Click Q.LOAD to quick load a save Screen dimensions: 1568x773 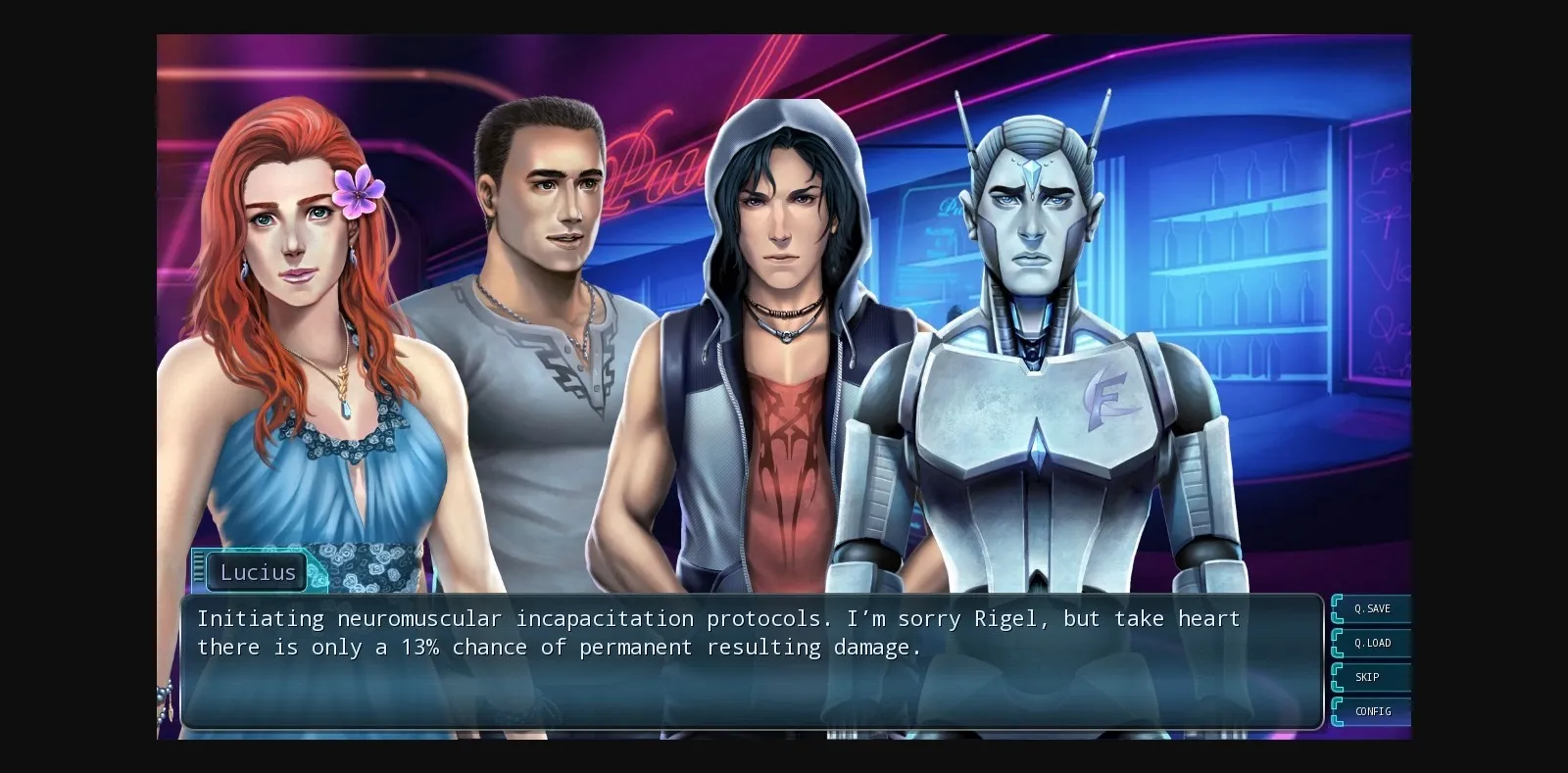(1373, 643)
